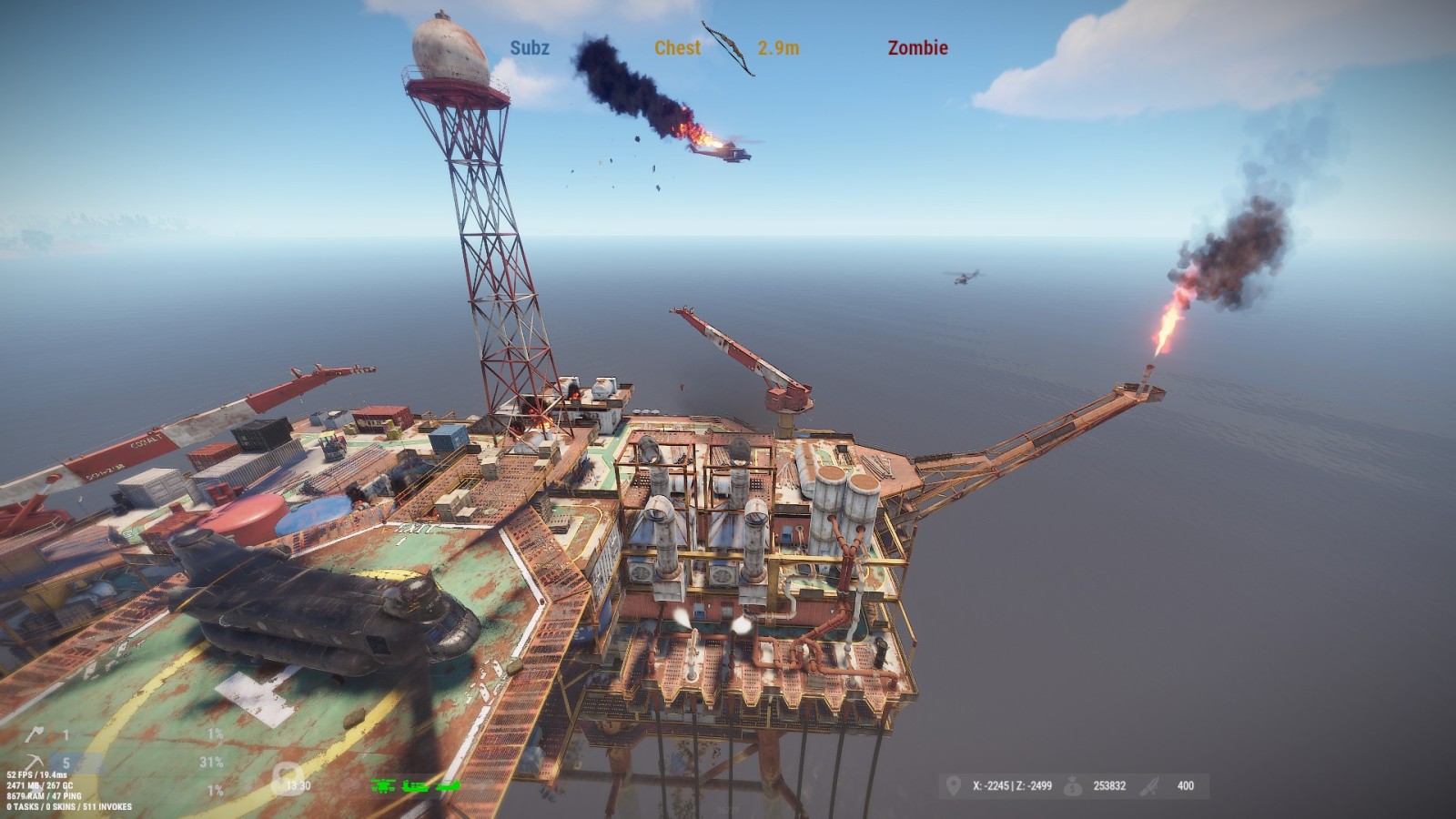The image size is (1456, 819).
Task: Select the map pin coordinates icon
Action: tap(953, 785)
